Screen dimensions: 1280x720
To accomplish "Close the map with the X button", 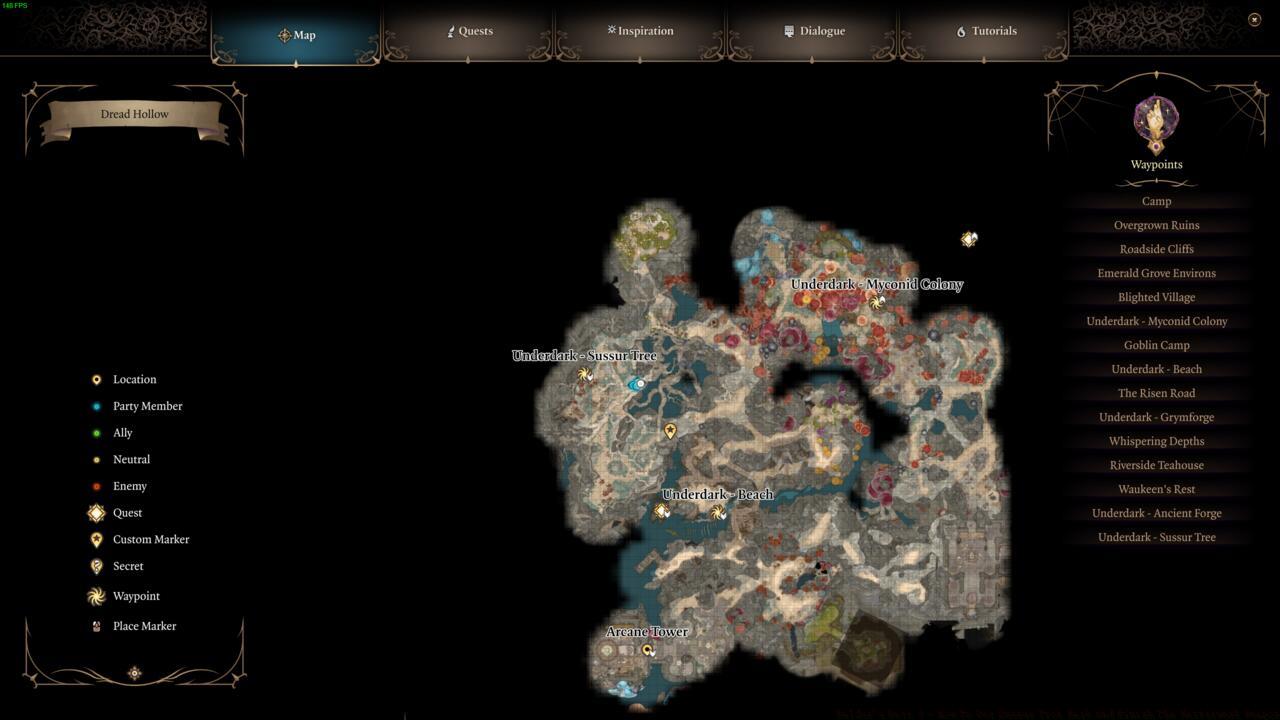I will click(x=1254, y=18).
